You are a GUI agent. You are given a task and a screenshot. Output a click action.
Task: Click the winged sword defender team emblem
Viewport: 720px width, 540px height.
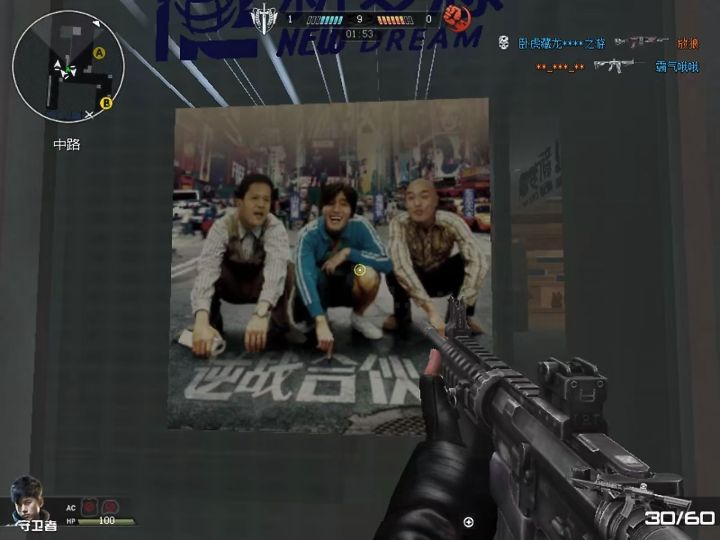coord(264,17)
